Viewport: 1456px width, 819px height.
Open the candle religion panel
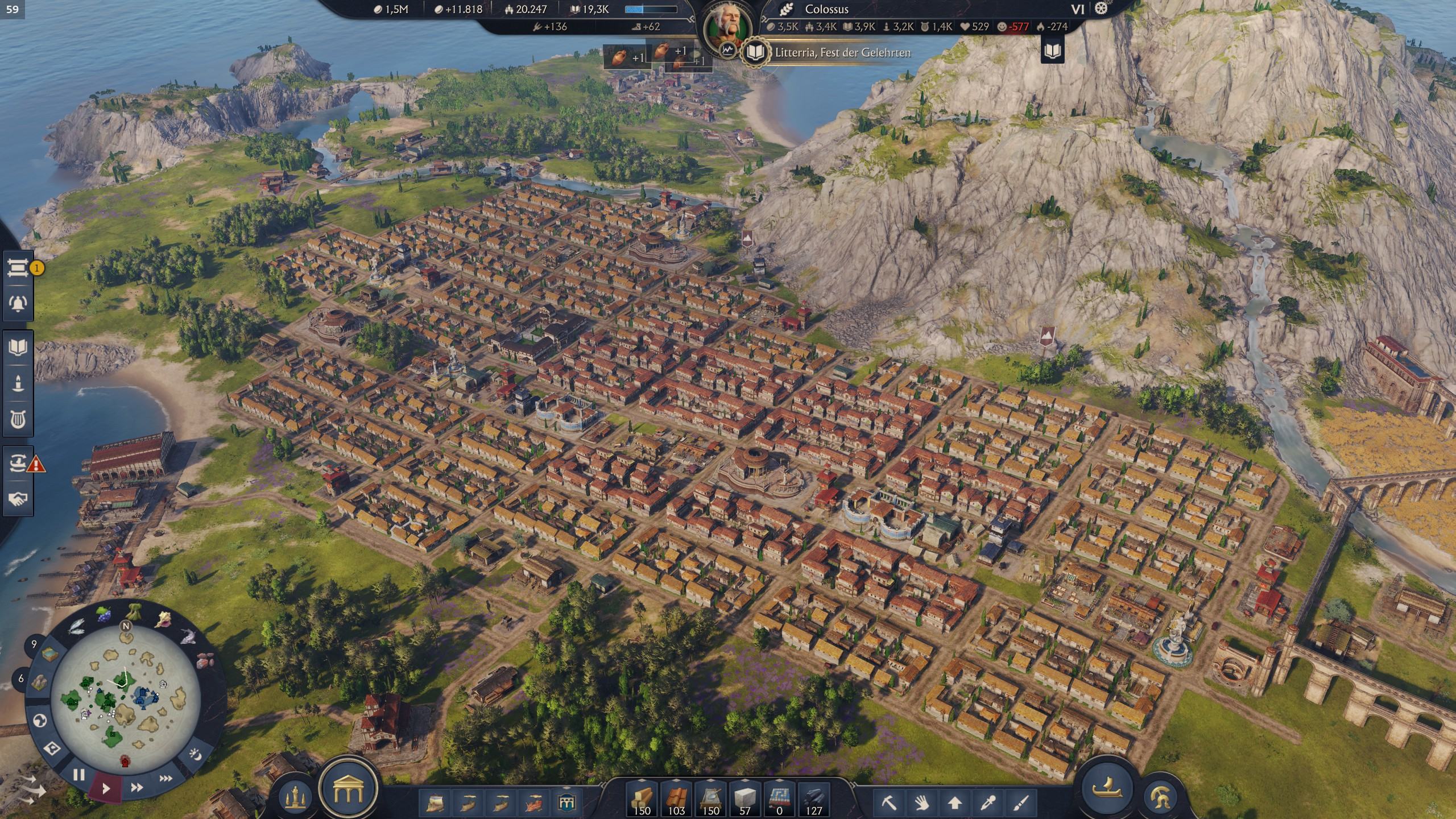[x=18, y=383]
